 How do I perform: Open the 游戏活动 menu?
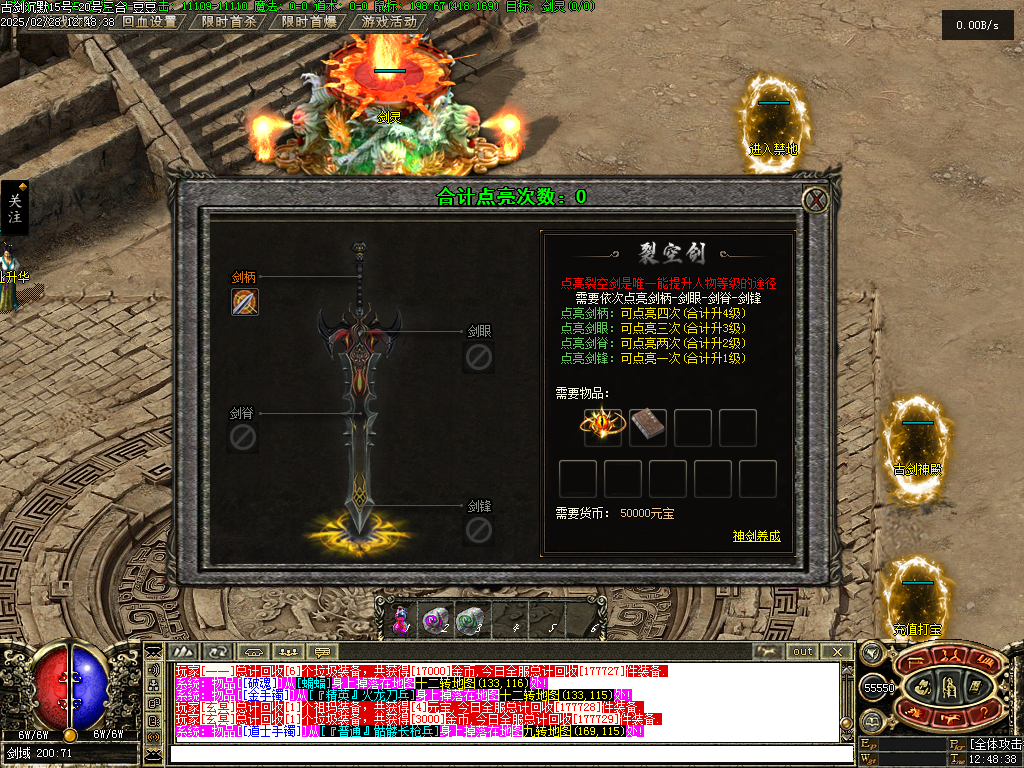coord(389,21)
